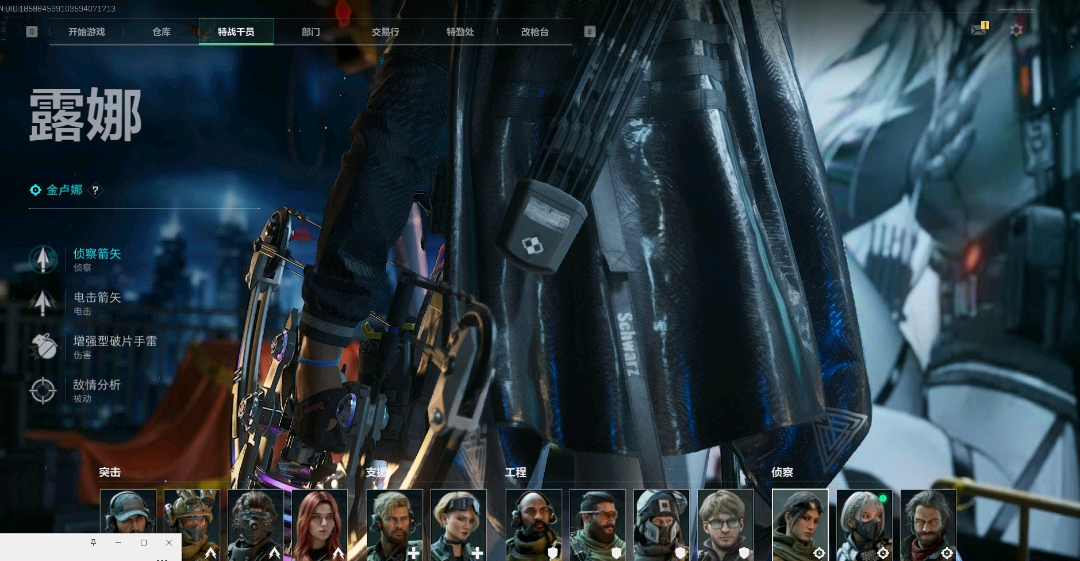The height and width of the screenshot is (561, 1080).
Task: Choose the red-haired female assault operator
Action: tap(319, 524)
